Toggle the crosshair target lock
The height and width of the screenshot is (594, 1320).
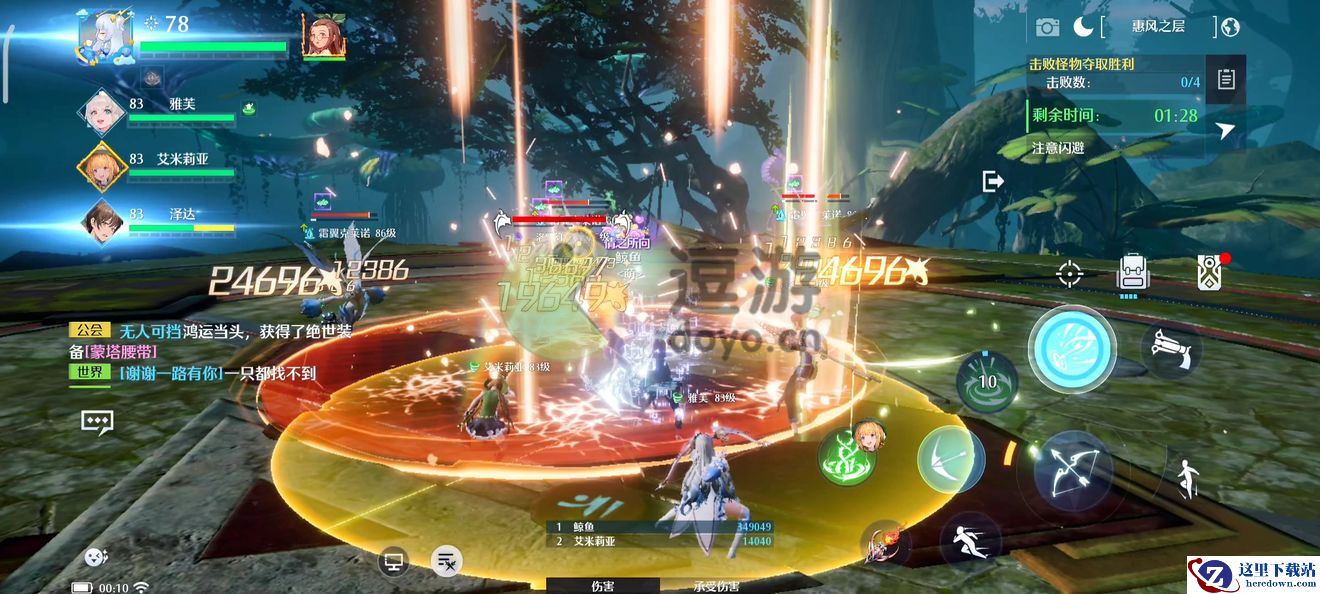(1070, 272)
